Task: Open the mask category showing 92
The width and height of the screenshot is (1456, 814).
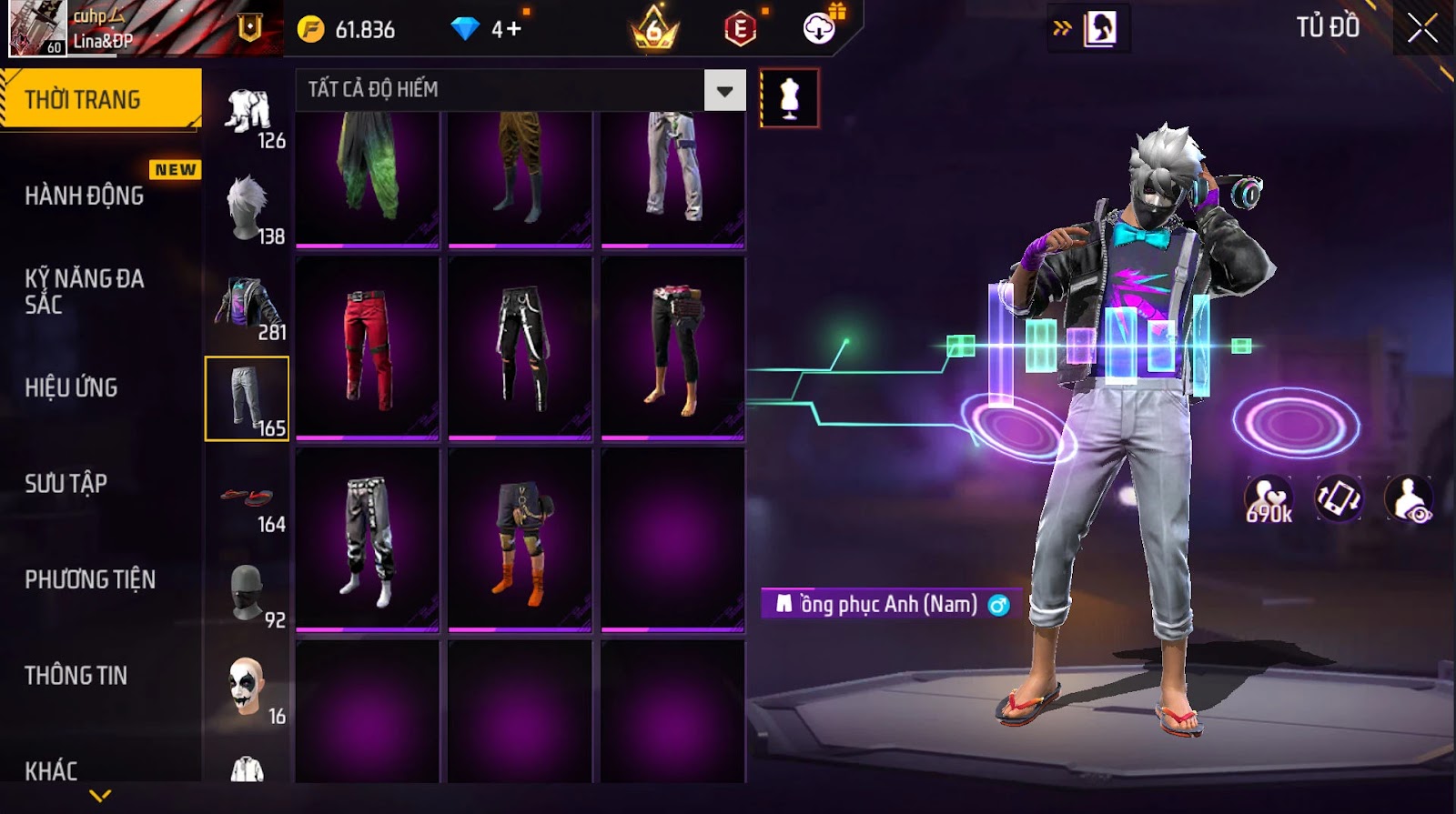Action: pyautogui.click(x=248, y=593)
